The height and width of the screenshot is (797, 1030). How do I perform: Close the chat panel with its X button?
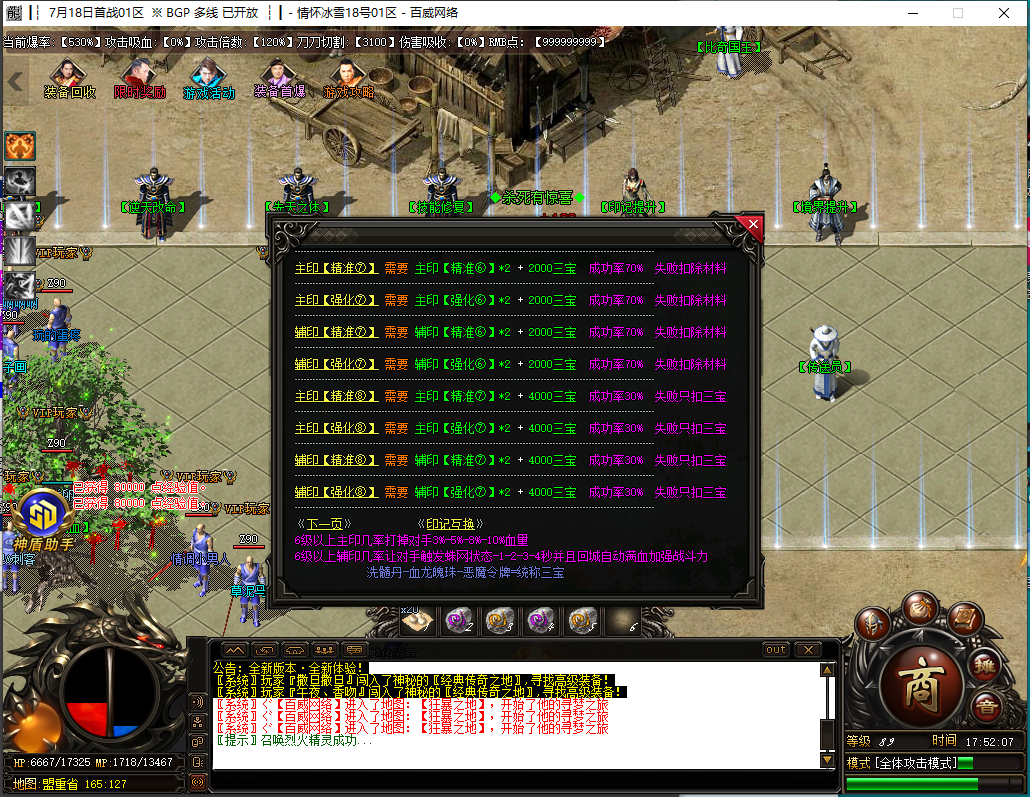(808, 650)
